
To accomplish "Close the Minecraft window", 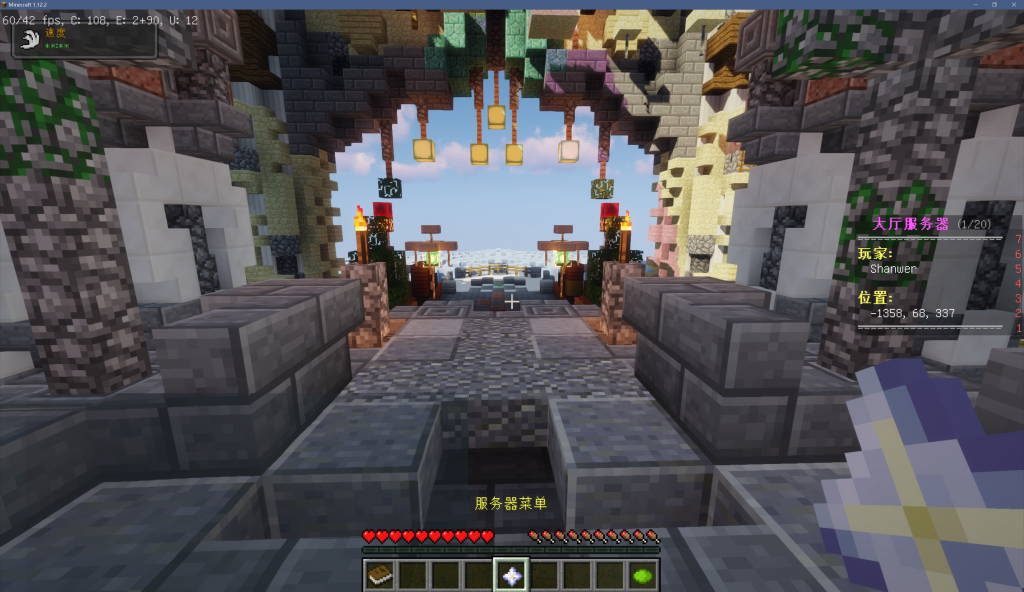I will point(1013,5).
